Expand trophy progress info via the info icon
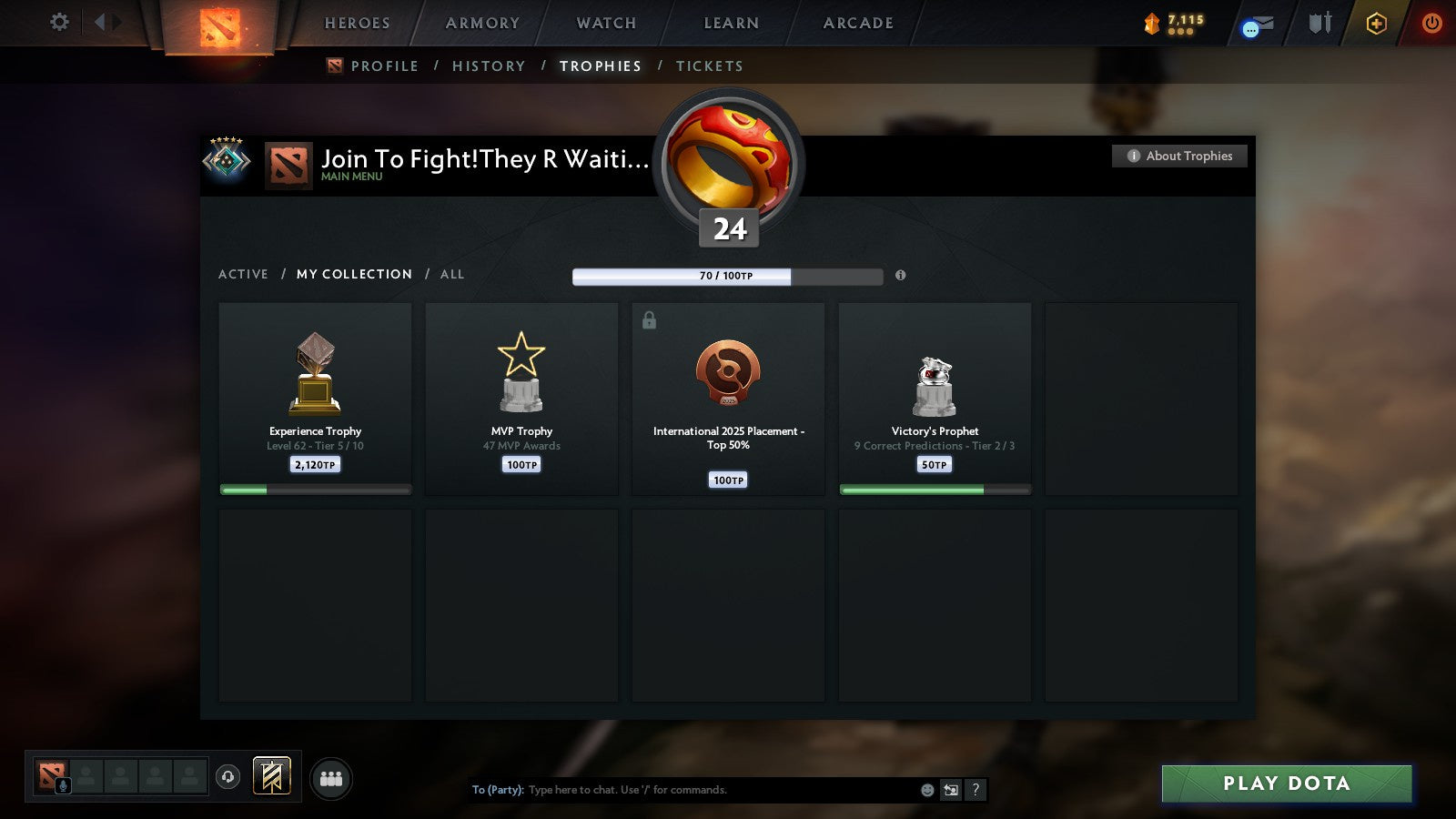 [x=900, y=277]
